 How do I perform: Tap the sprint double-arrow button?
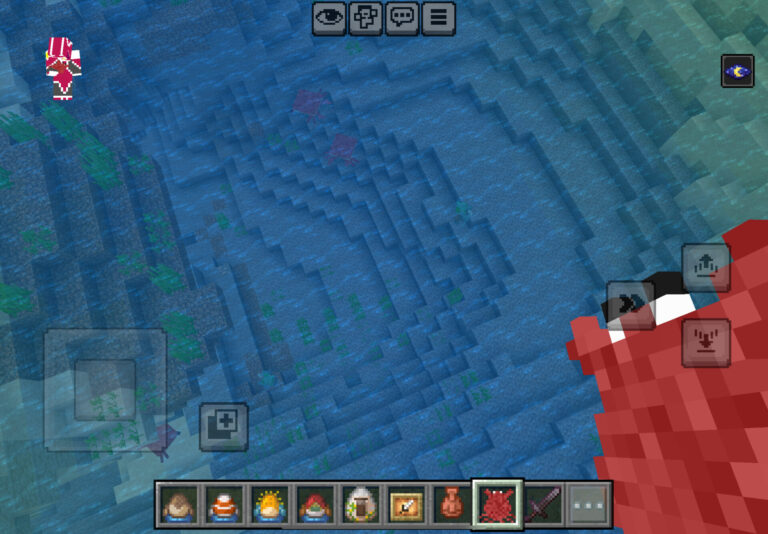[x=631, y=305]
